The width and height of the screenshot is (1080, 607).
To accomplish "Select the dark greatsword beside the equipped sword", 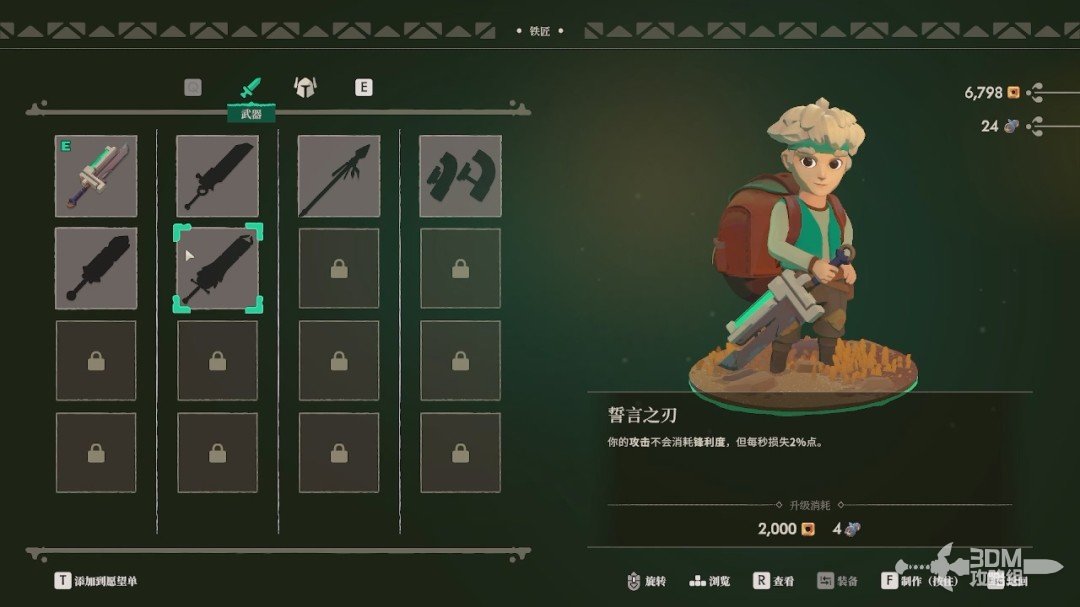I will pyautogui.click(x=218, y=176).
